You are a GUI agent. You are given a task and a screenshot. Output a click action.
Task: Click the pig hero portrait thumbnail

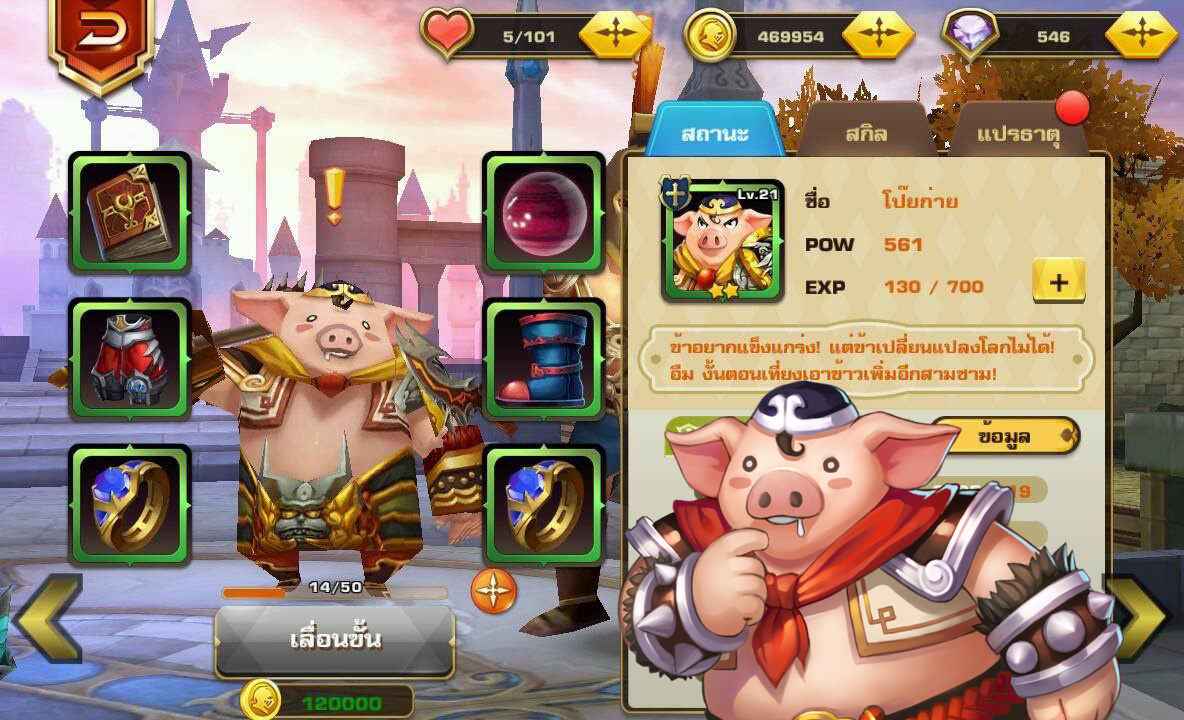[x=723, y=241]
